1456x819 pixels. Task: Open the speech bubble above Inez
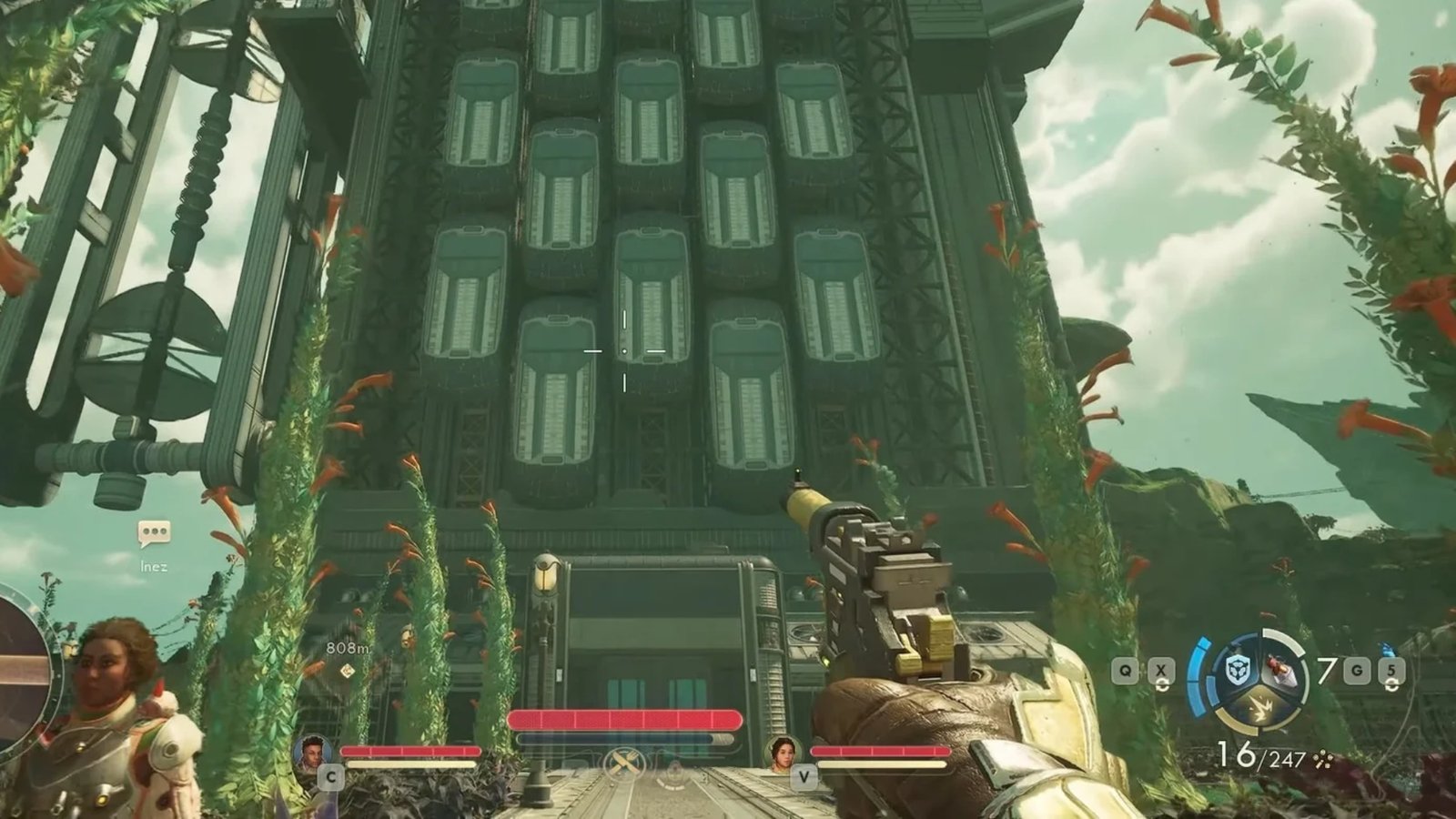click(154, 533)
